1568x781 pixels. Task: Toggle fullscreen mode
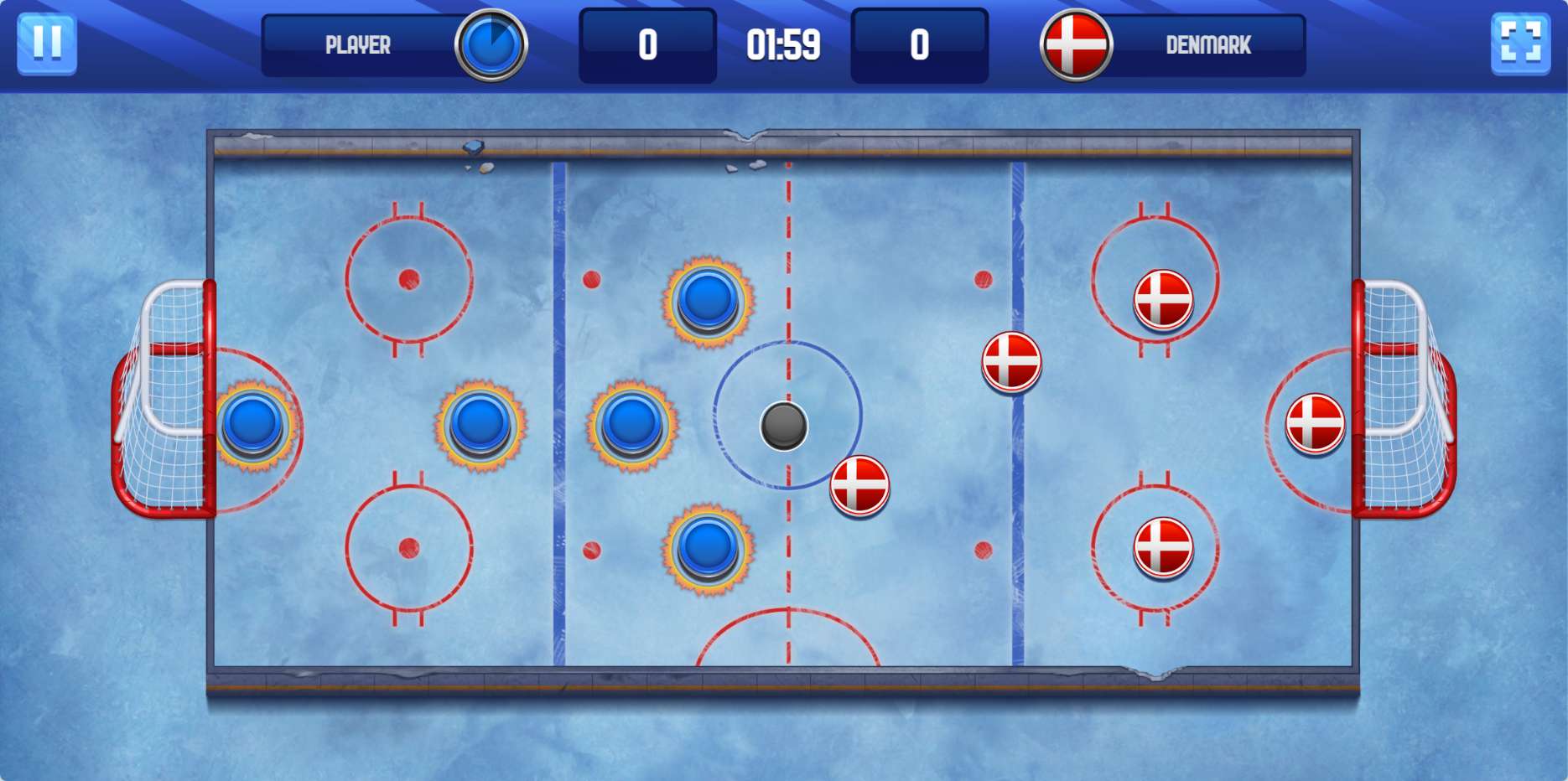click(x=1519, y=44)
